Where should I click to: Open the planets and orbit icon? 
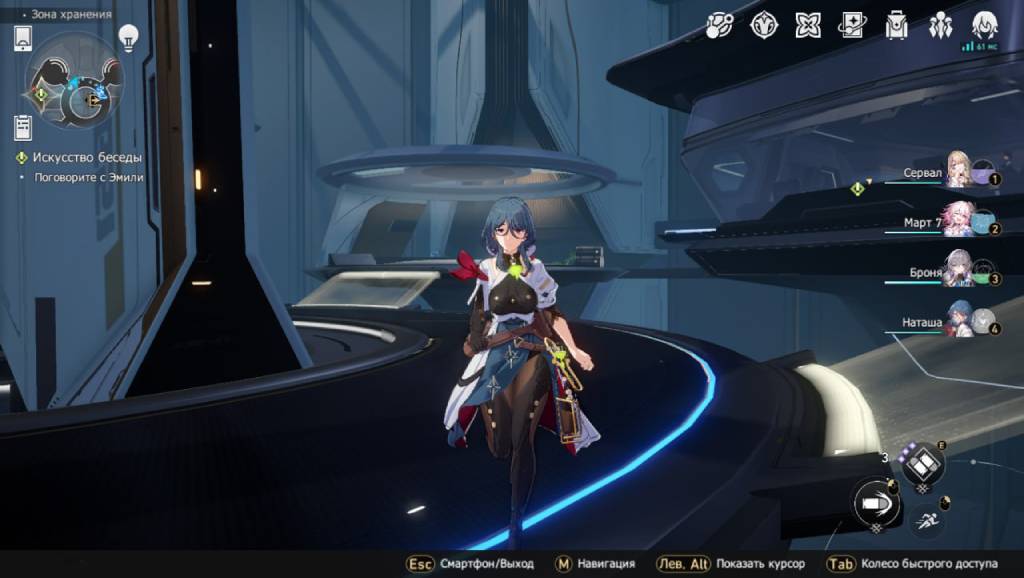point(720,26)
